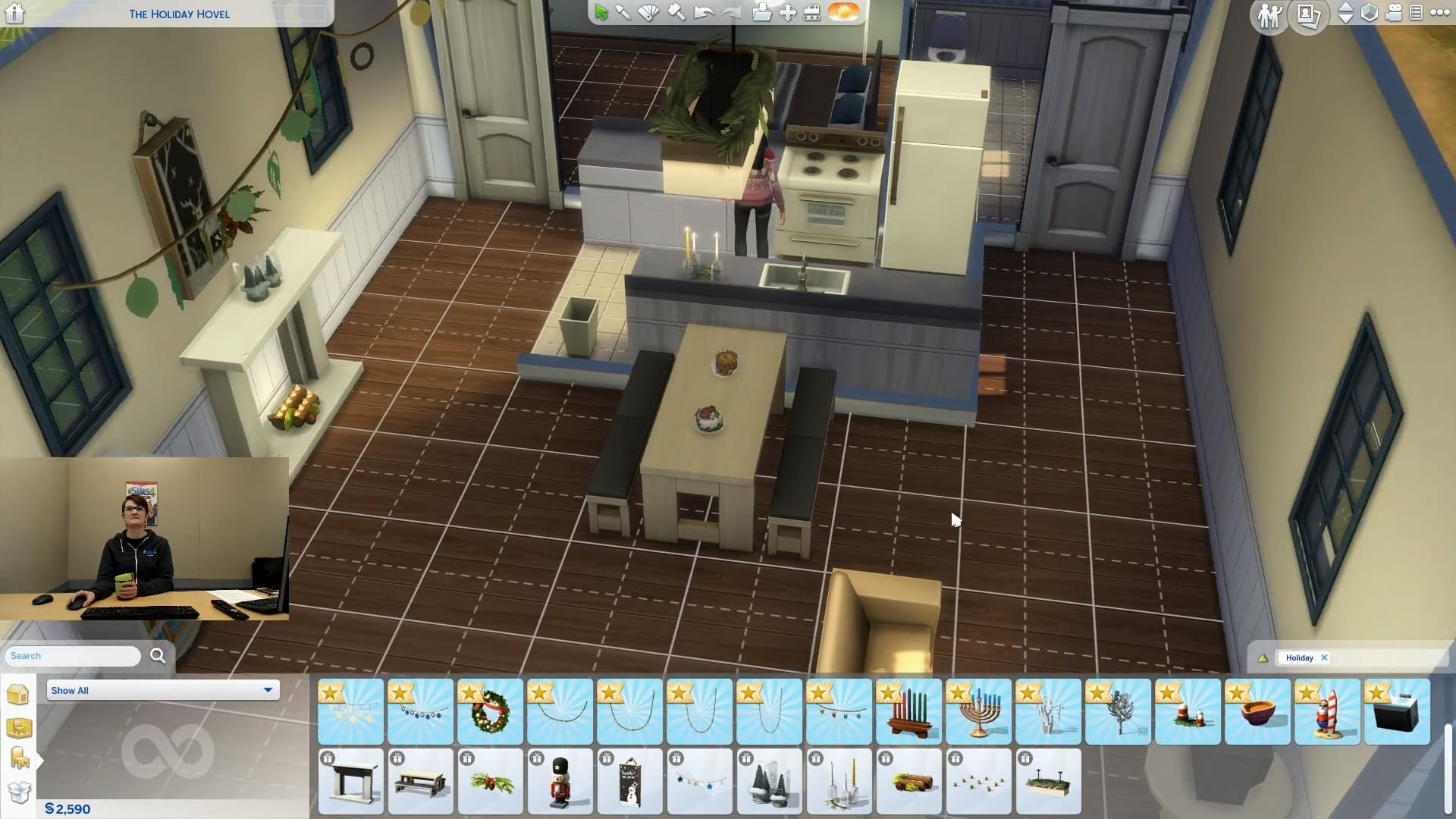Remove the Holiday filter tag
The height and width of the screenshot is (819, 1456).
1324,657
